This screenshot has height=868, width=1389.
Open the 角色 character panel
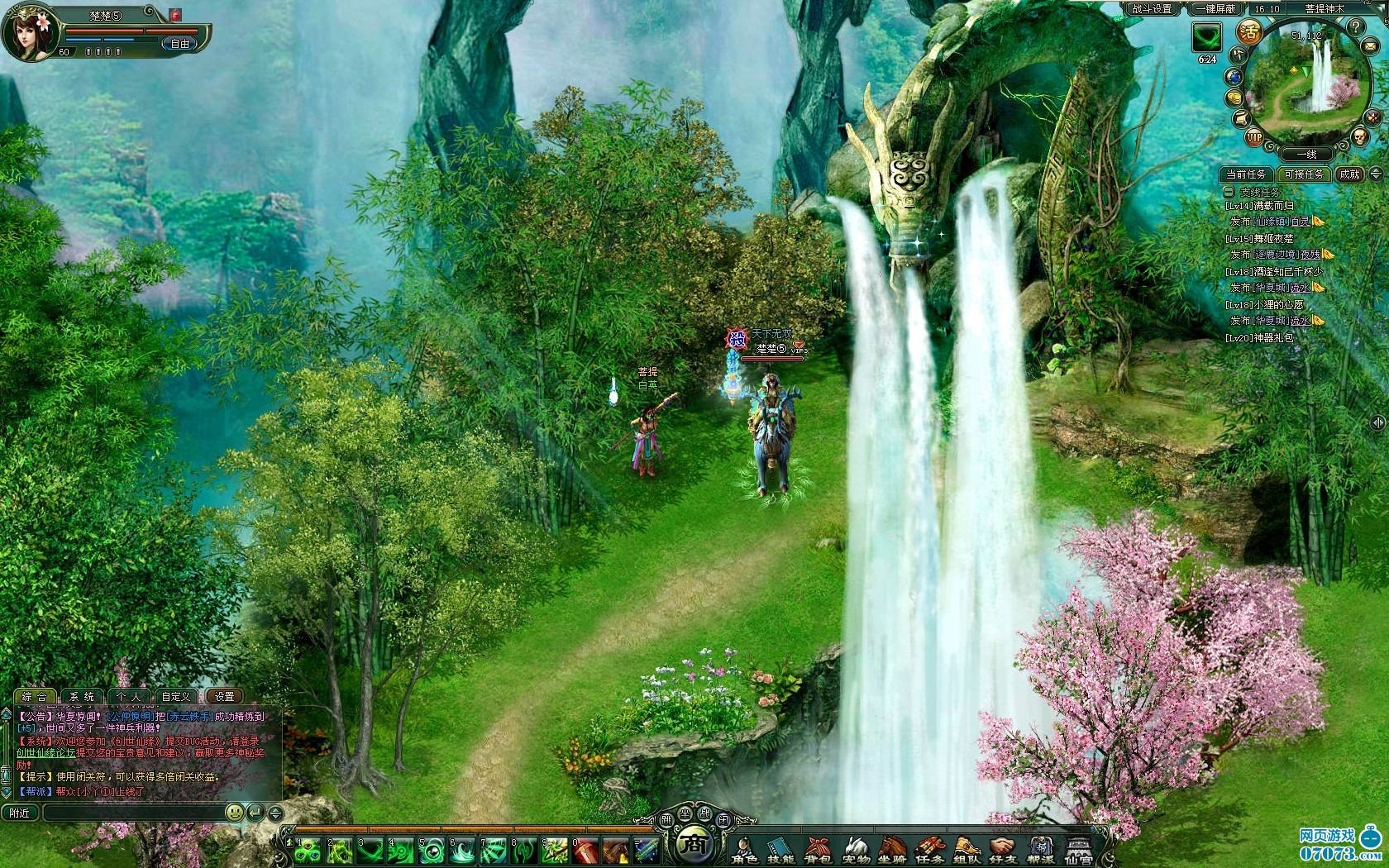743,848
